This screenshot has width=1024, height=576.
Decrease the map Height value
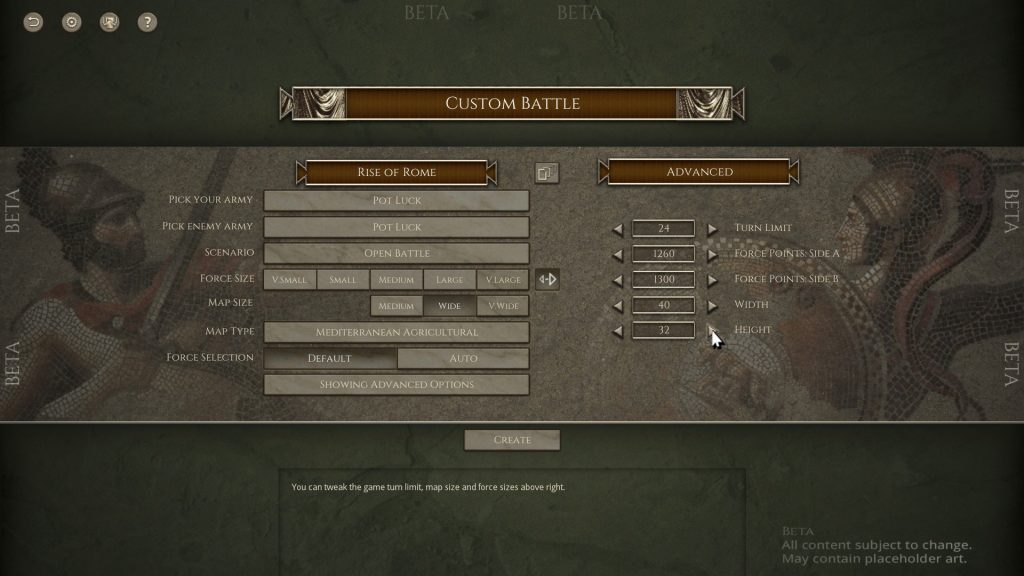point(617,330)
